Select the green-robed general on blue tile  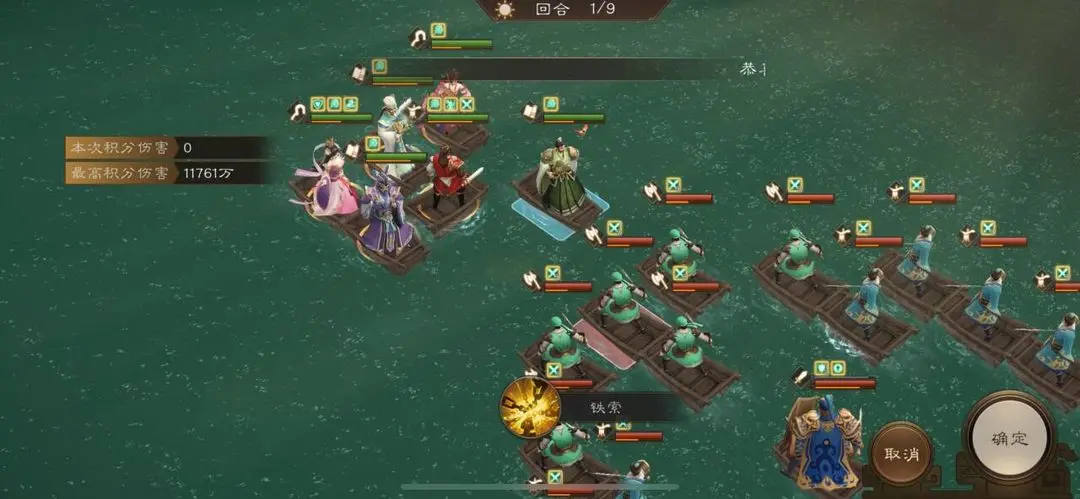(561, 181)
